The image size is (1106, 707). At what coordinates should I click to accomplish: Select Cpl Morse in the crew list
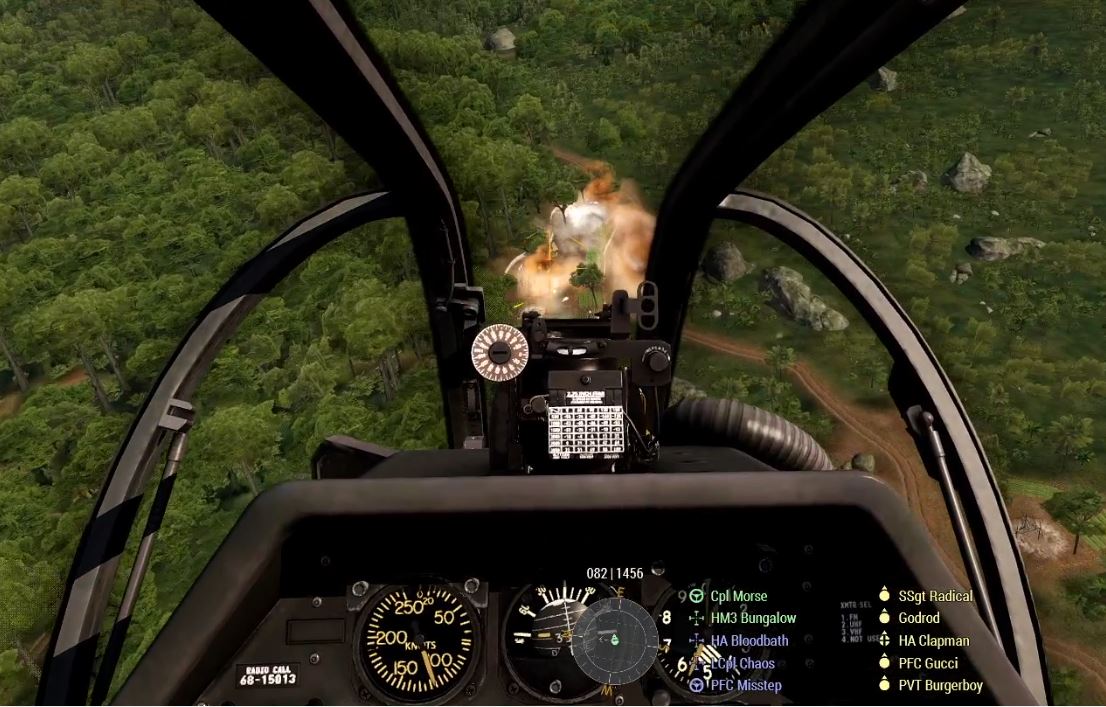coord(739,596)
